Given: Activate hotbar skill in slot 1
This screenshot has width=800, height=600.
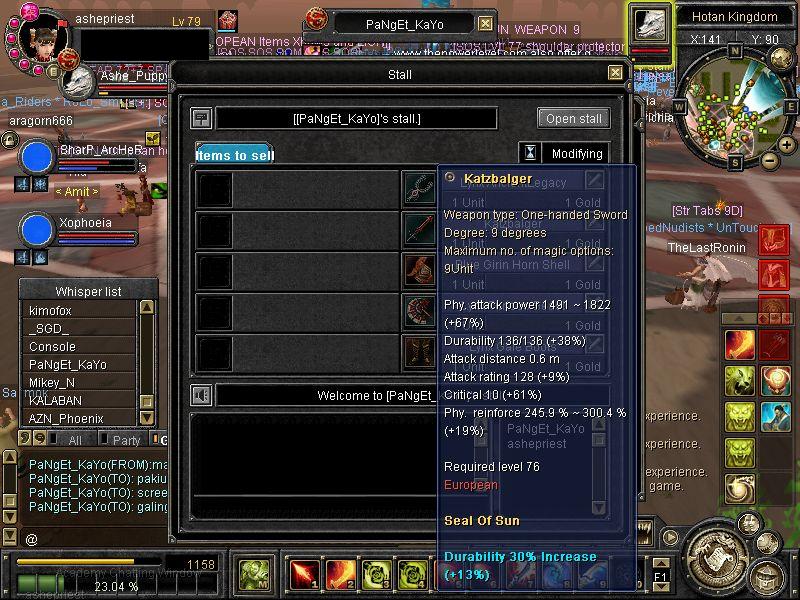Looking at the screenshot, I should [x=302, y=575].
